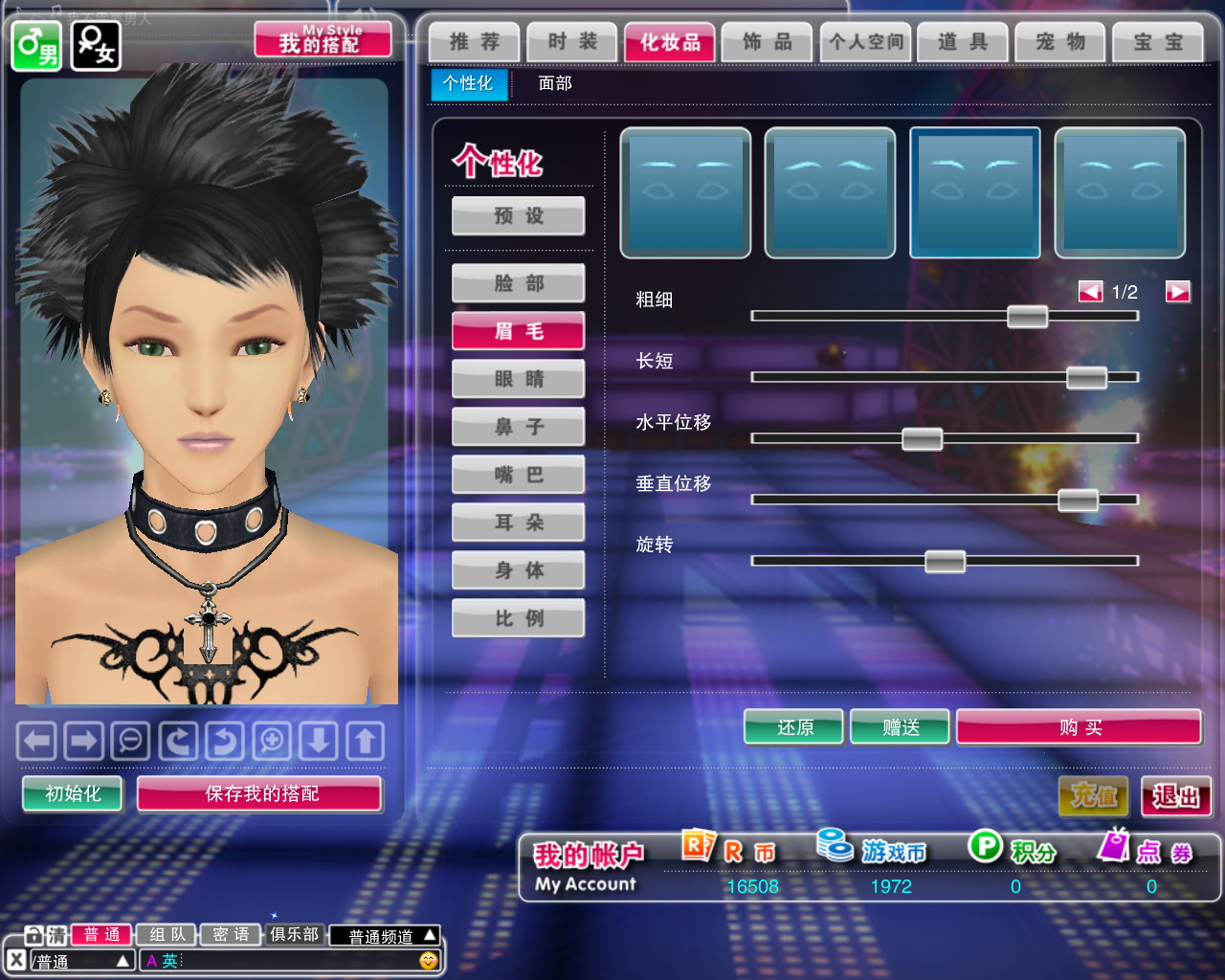Open 我的搭配 My Style button

pyautogui.click(x=323, y=41)
